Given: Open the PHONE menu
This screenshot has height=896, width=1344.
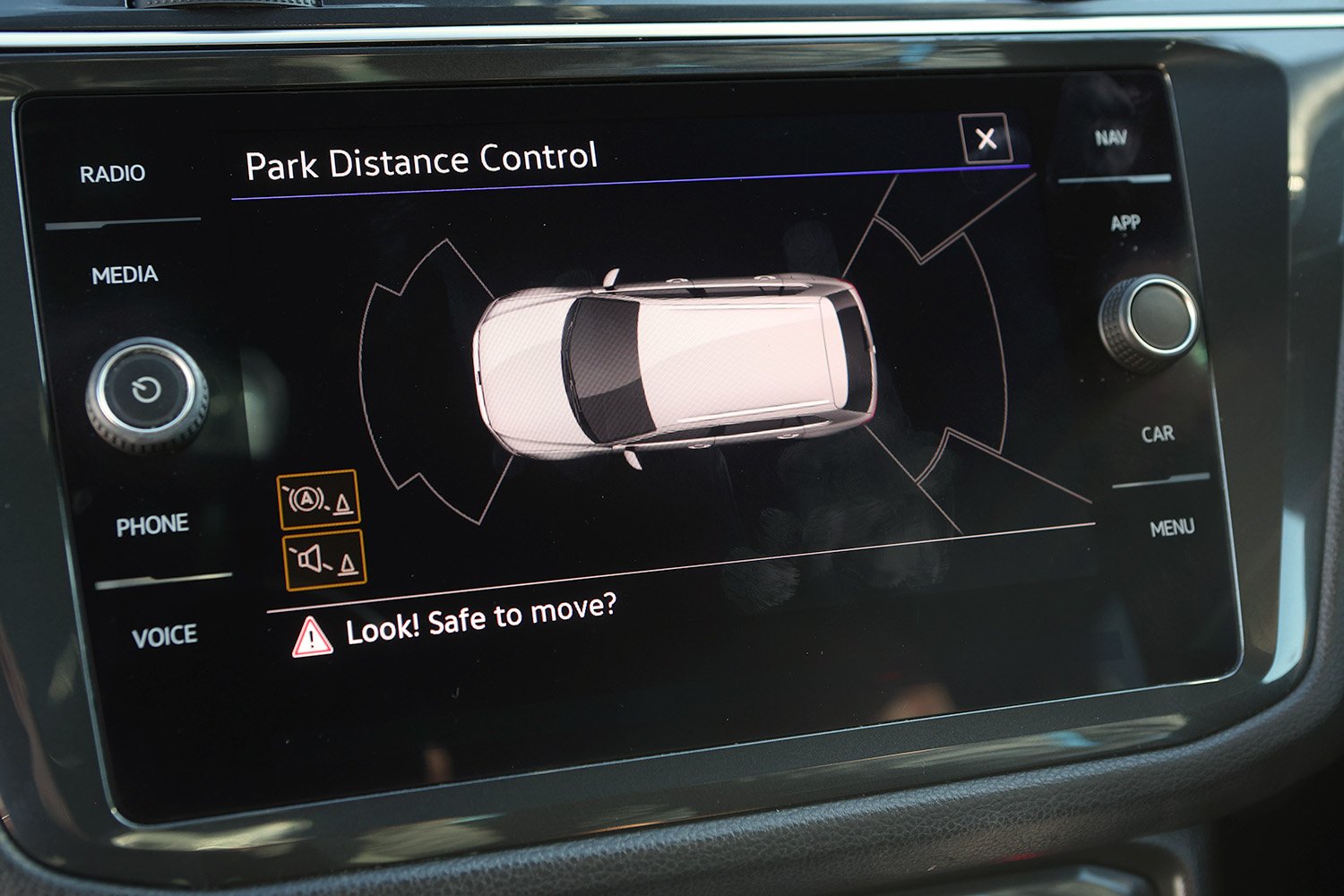Looking at the screenshot, I should 152,525.
